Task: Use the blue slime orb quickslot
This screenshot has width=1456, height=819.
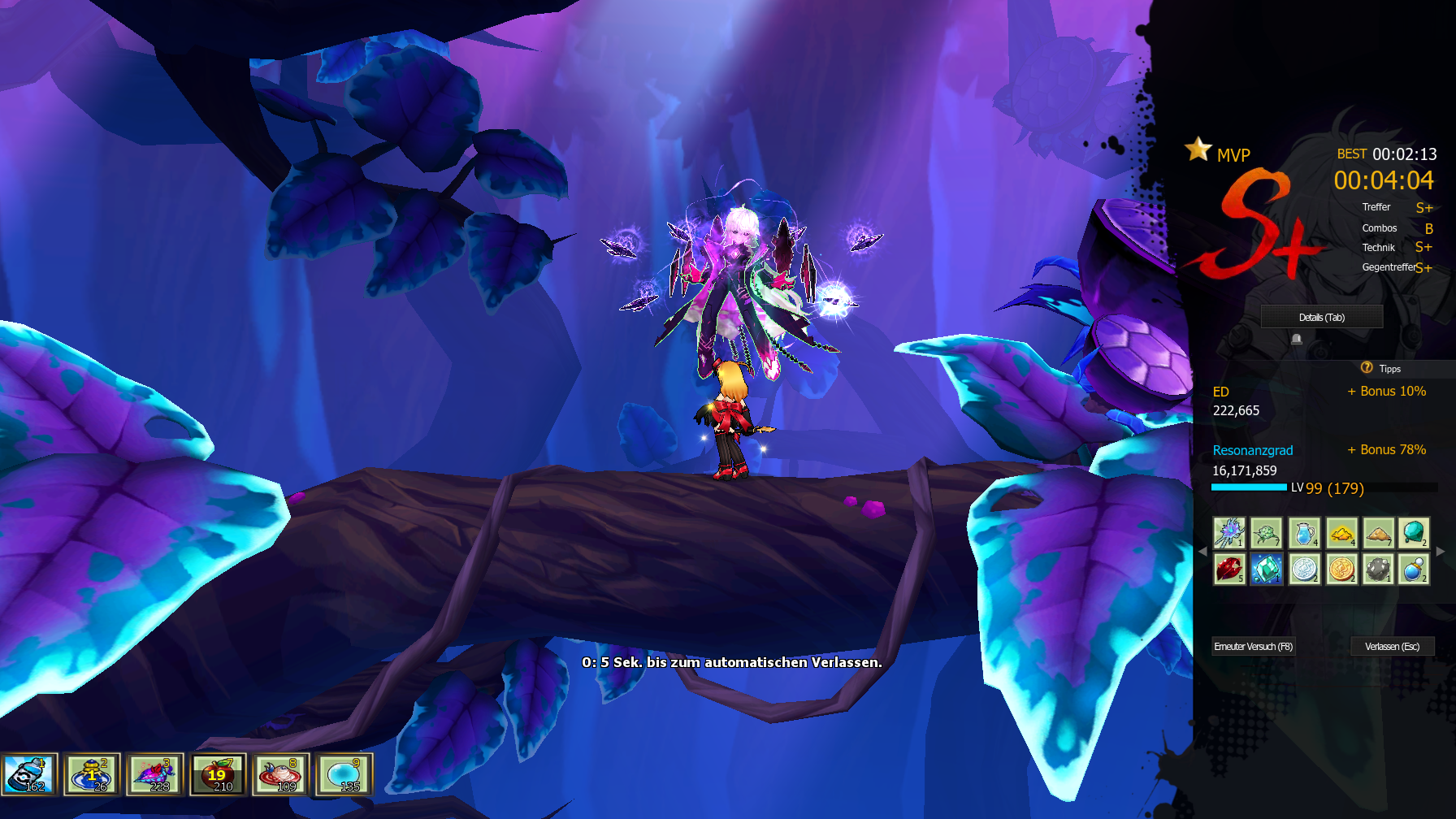Action: [344, 774]
